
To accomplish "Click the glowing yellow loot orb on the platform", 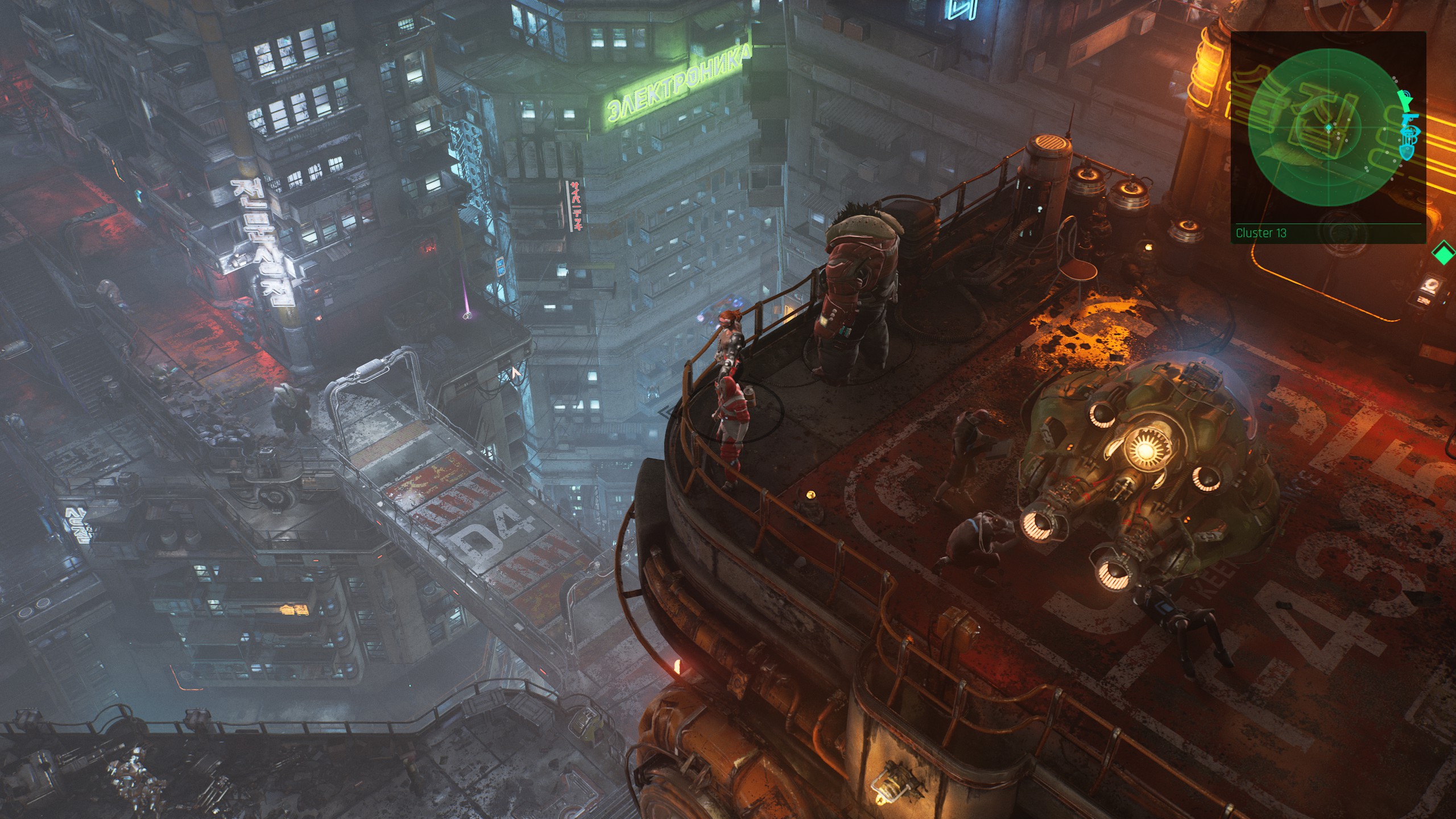I will coord(810,495).
